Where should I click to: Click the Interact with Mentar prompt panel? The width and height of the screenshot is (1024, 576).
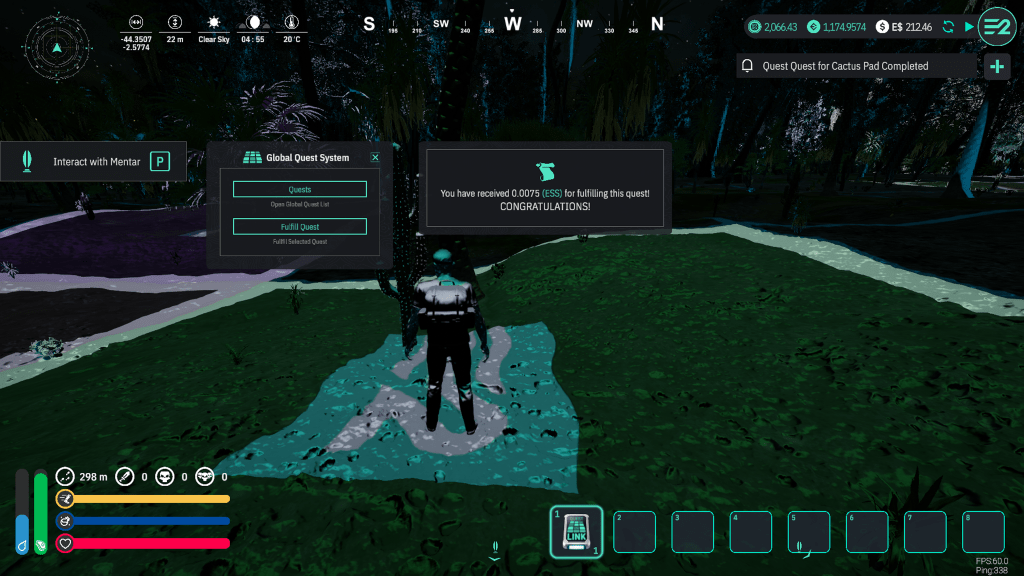94,161
